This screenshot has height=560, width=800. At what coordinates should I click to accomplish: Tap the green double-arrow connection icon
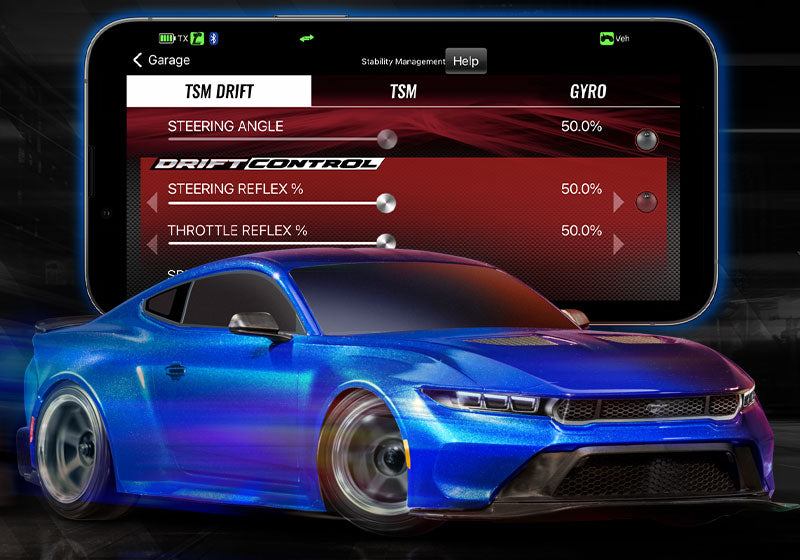coord(306,38)
